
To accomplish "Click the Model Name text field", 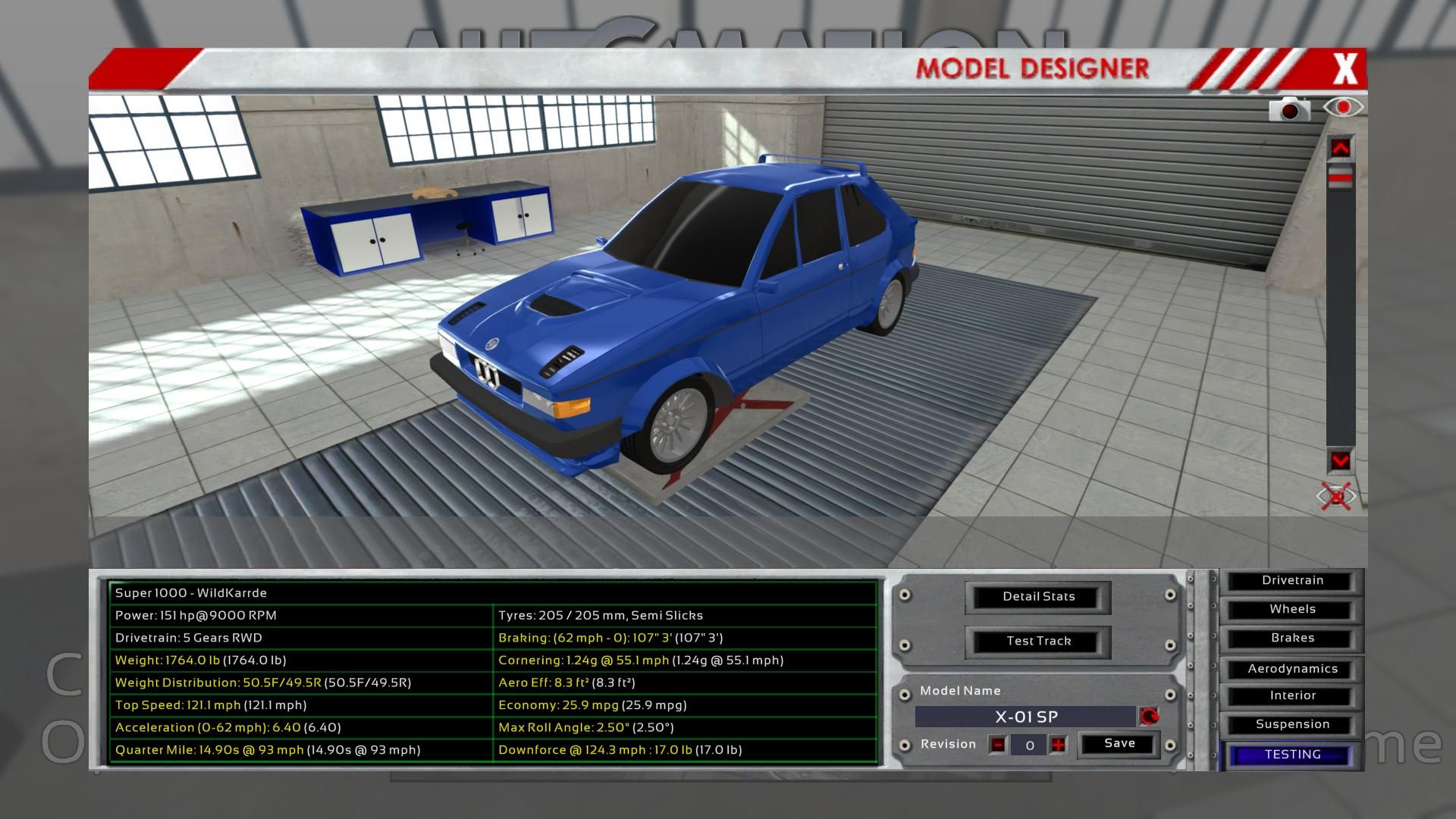I will click(1025, 717).
